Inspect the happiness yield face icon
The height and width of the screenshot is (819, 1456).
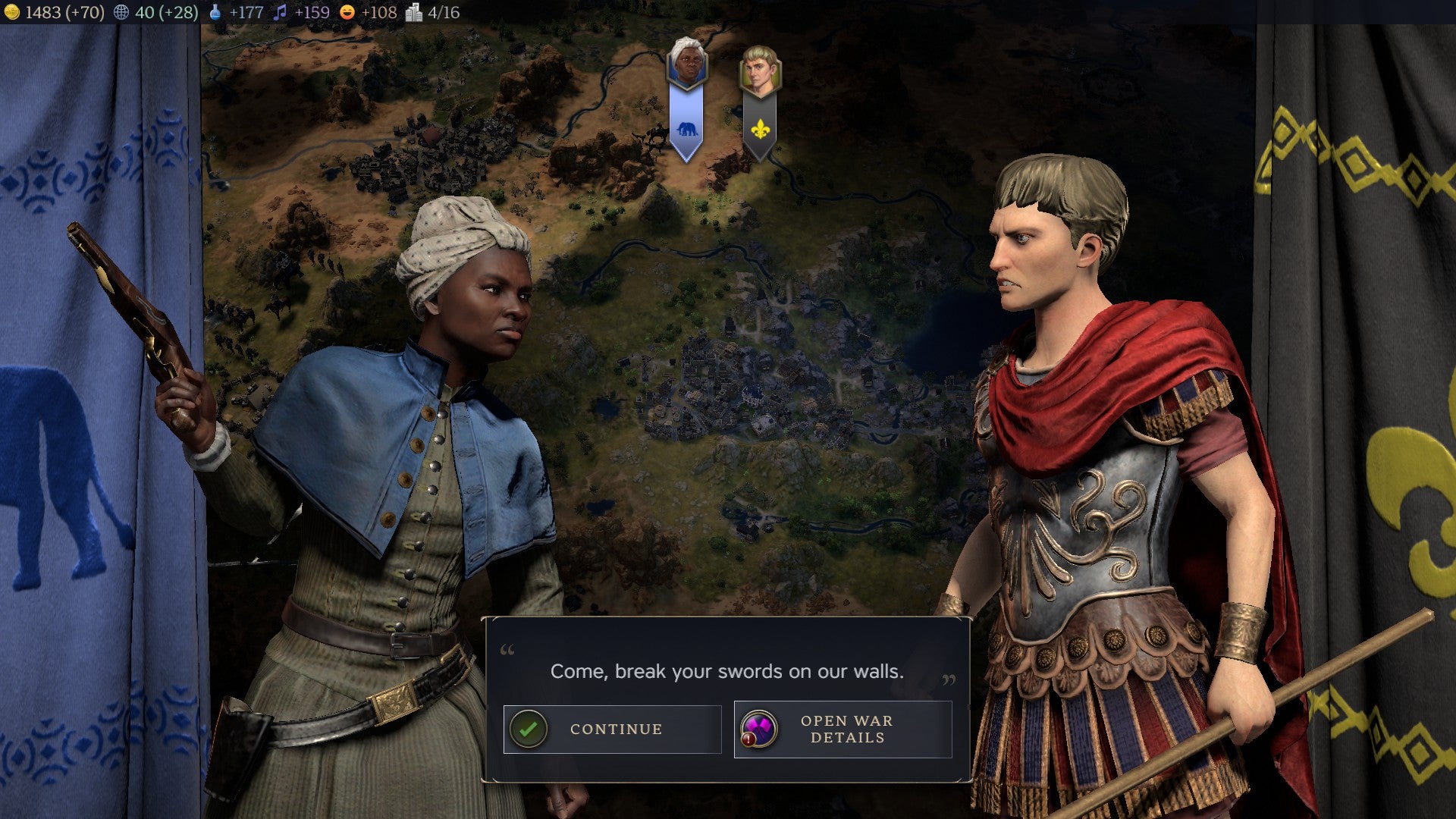[347, 12]
